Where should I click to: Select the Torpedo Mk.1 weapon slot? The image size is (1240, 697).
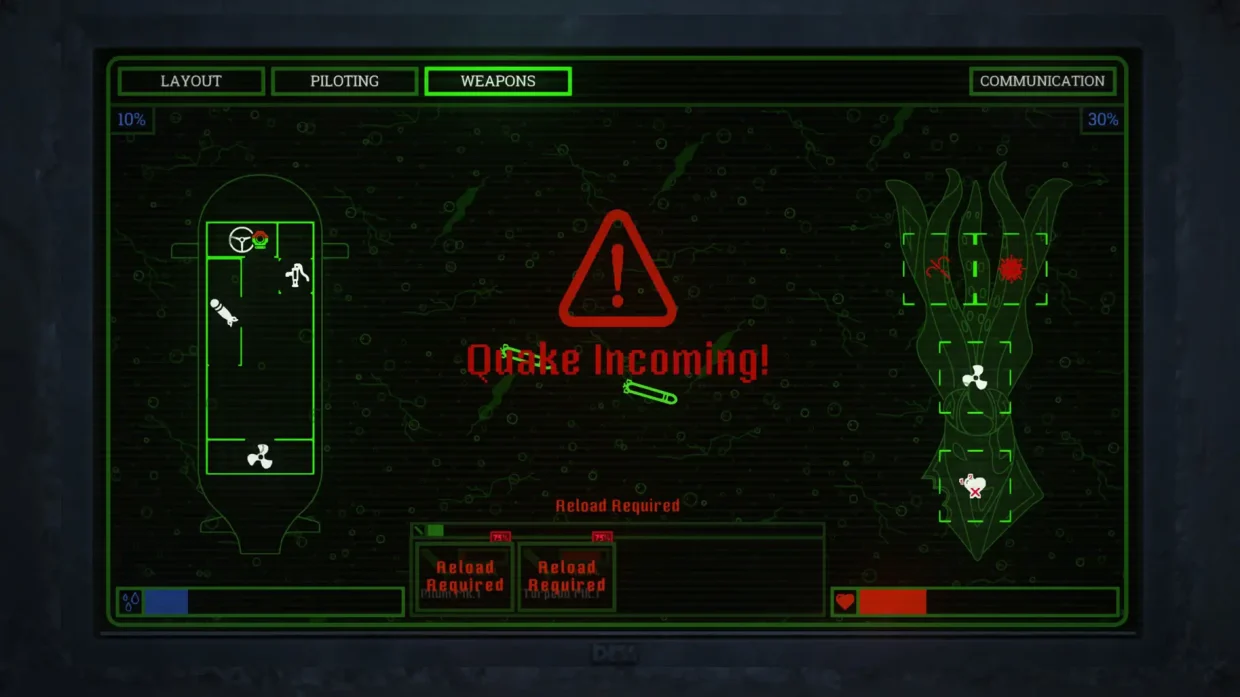(x=567, y=577)
